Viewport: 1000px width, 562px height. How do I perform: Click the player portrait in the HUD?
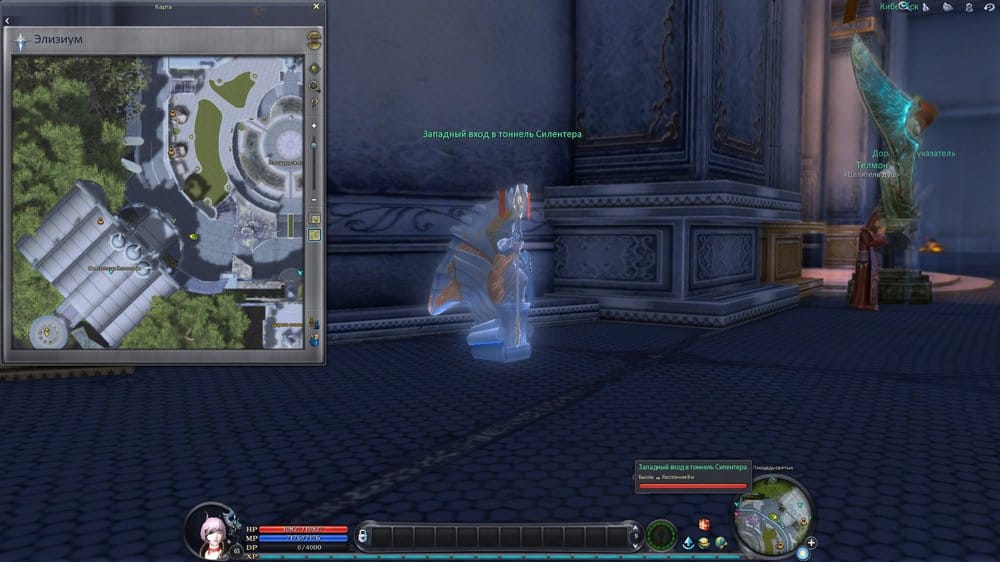click(x=212, y=529)
